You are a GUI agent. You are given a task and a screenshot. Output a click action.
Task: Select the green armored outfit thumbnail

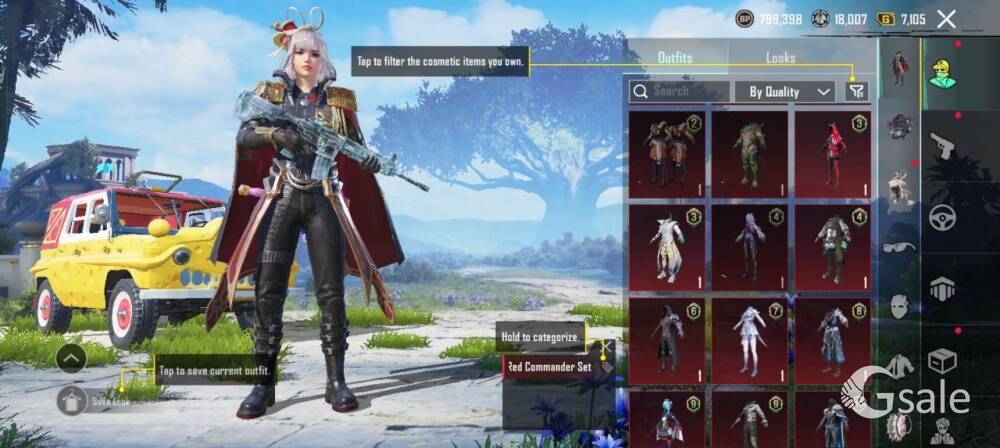pyautogui.click(x=750, y=153)
